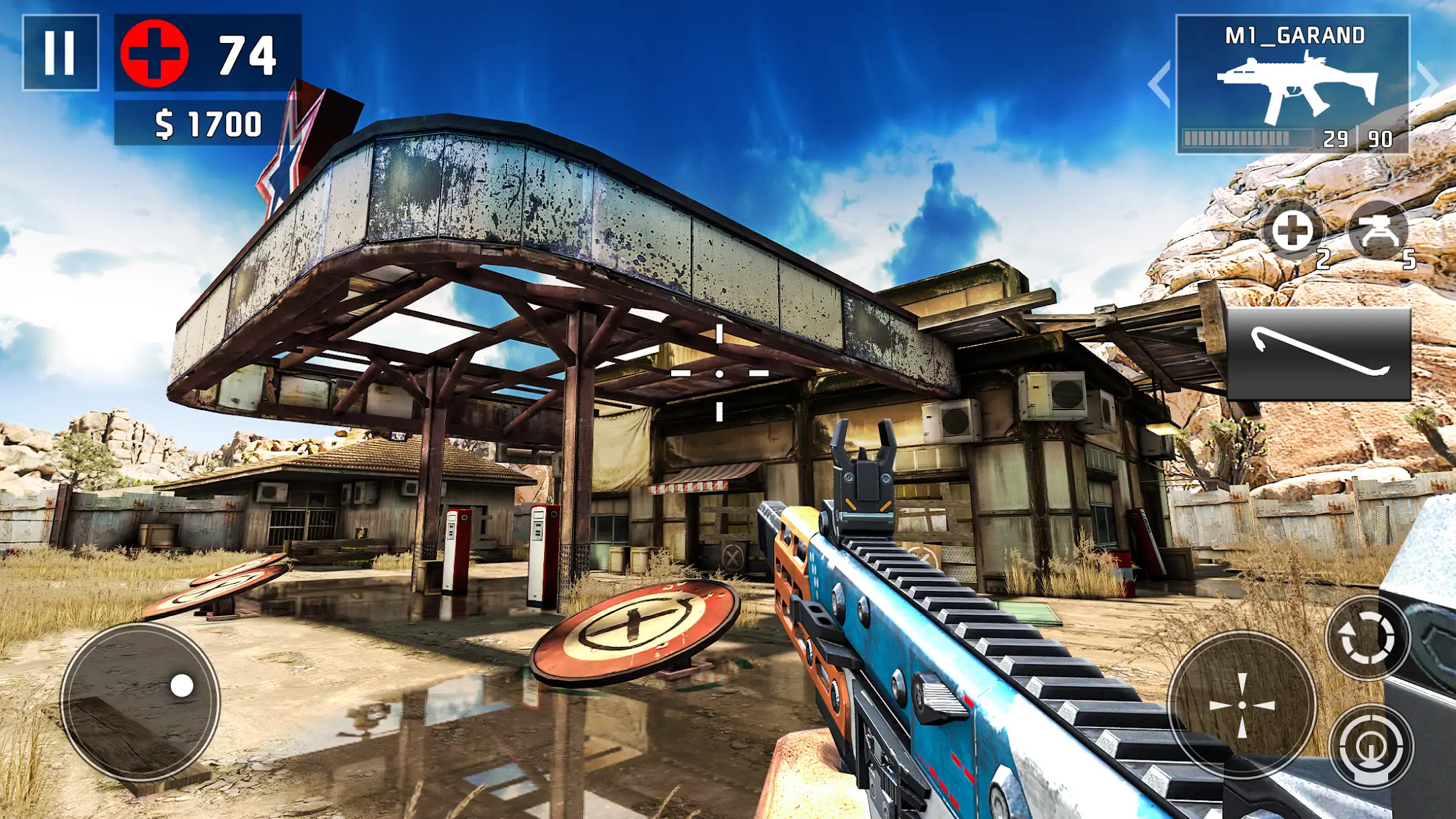Viewport: 1456px width, 819px height.
Task: Pause the game with the II button
Action: [61, 52]
